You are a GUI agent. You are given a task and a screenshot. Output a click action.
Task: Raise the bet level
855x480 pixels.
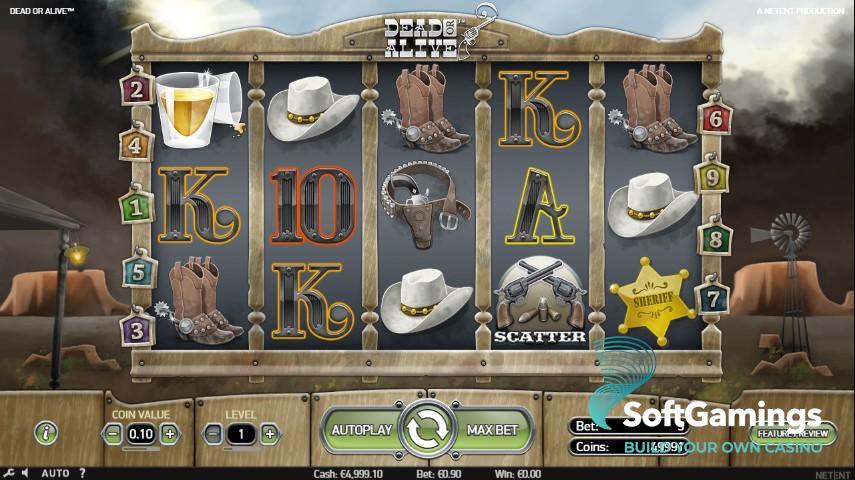point(269,434)
